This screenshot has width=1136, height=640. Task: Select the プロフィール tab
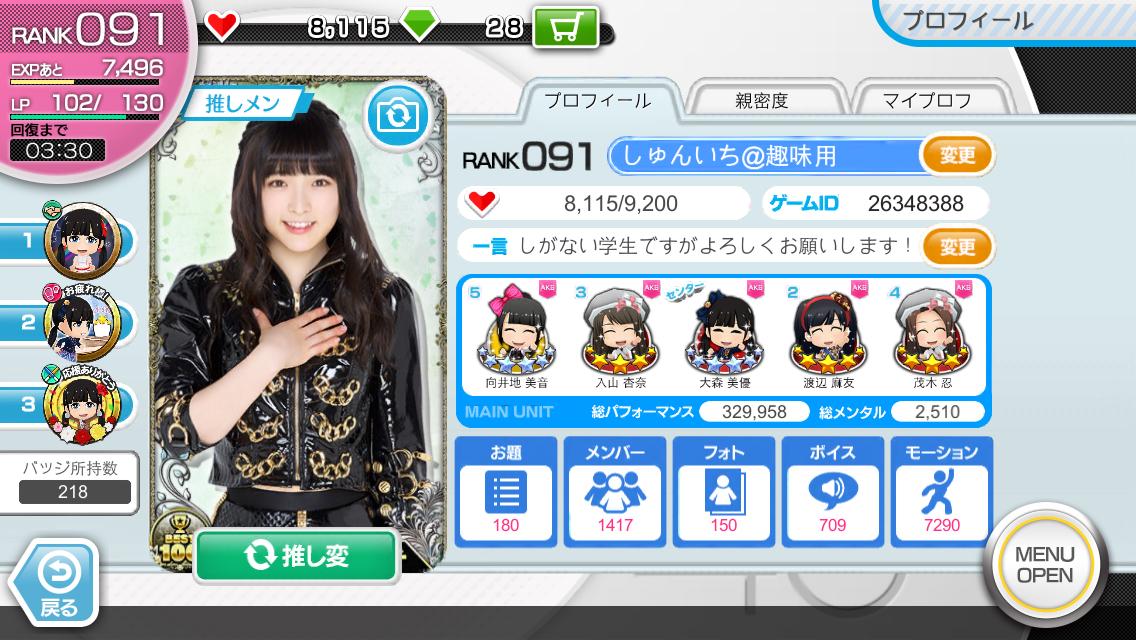pyautogui.click(x=598, y=101)
